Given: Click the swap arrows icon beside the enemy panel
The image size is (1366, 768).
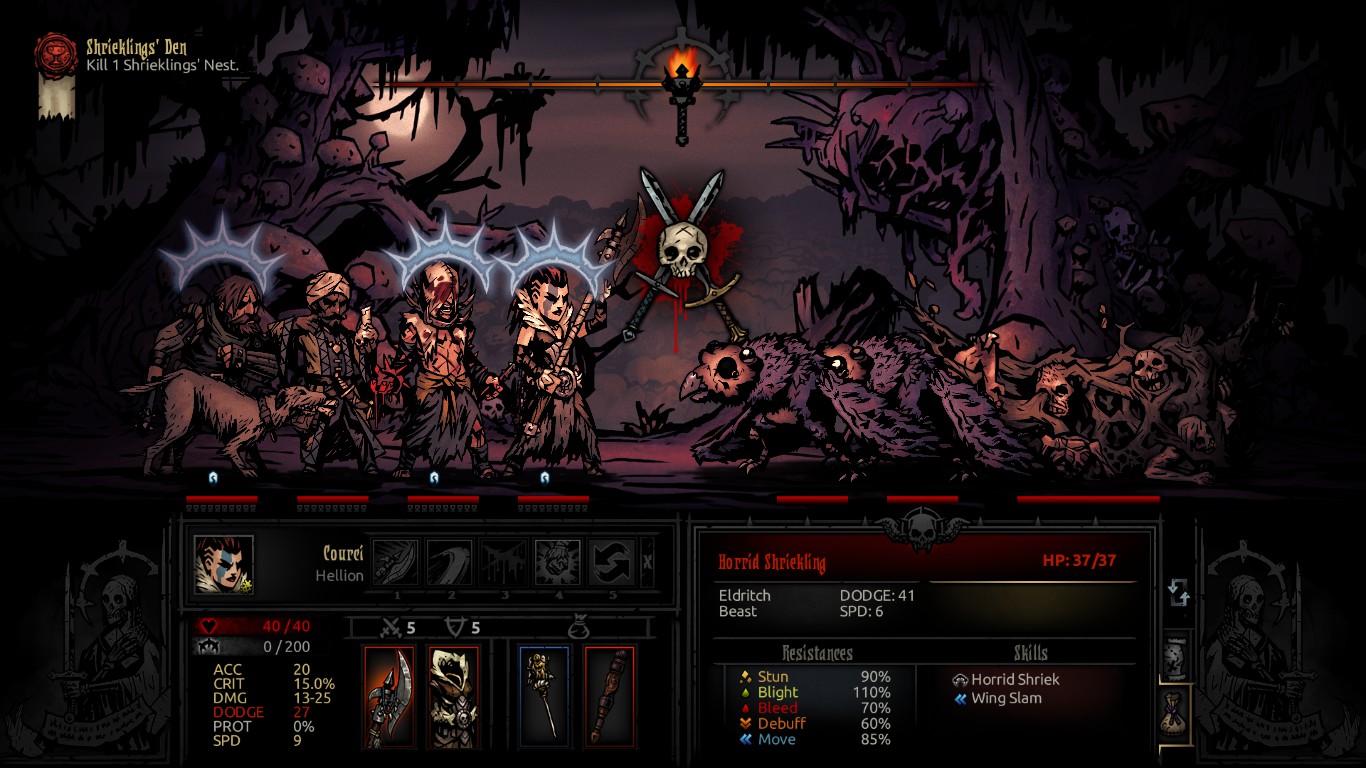Looking at the screenshot, I should (1179, 594).
